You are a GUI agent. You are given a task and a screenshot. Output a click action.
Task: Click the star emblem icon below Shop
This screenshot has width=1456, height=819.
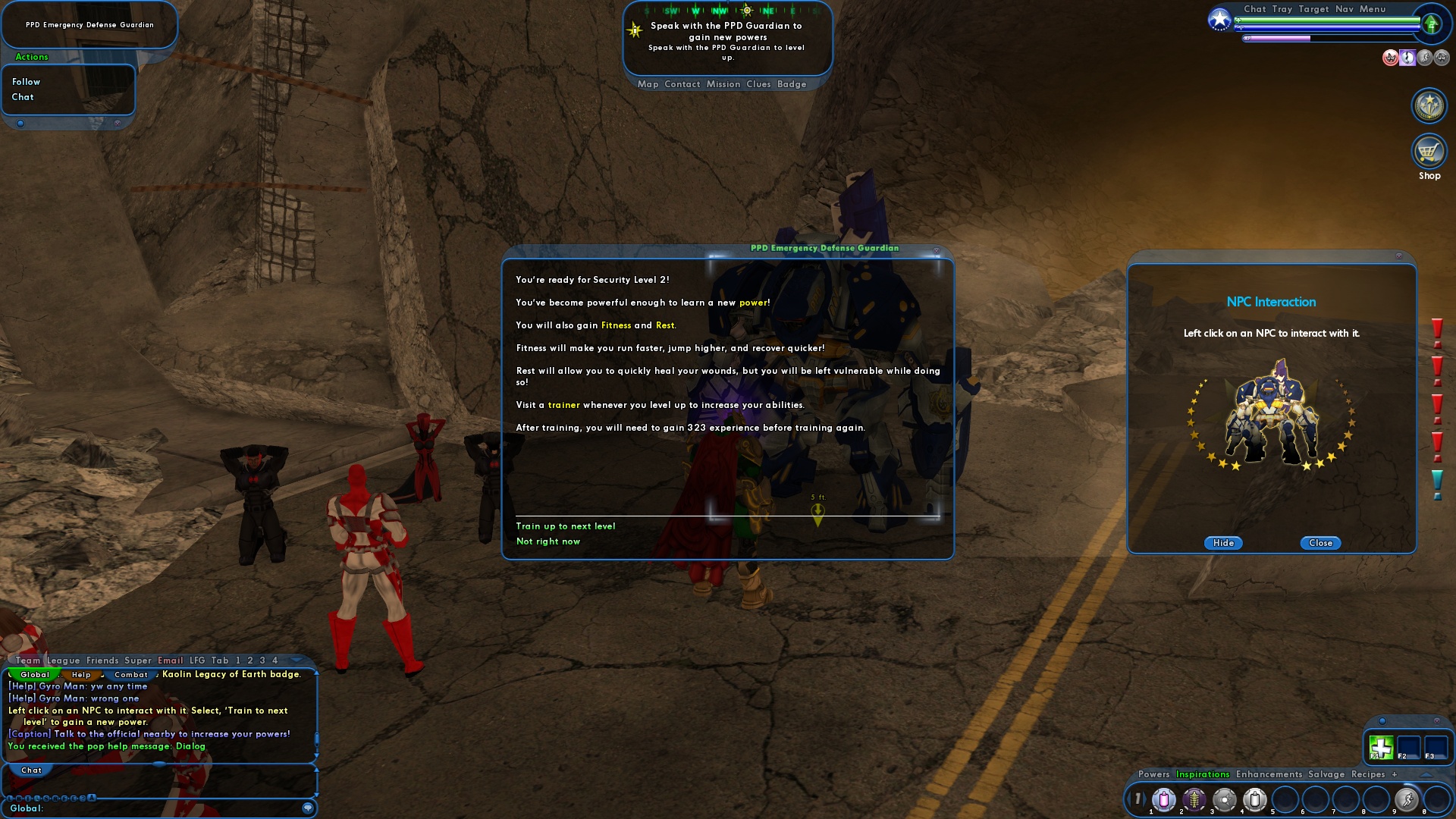tap(1429, 105)
